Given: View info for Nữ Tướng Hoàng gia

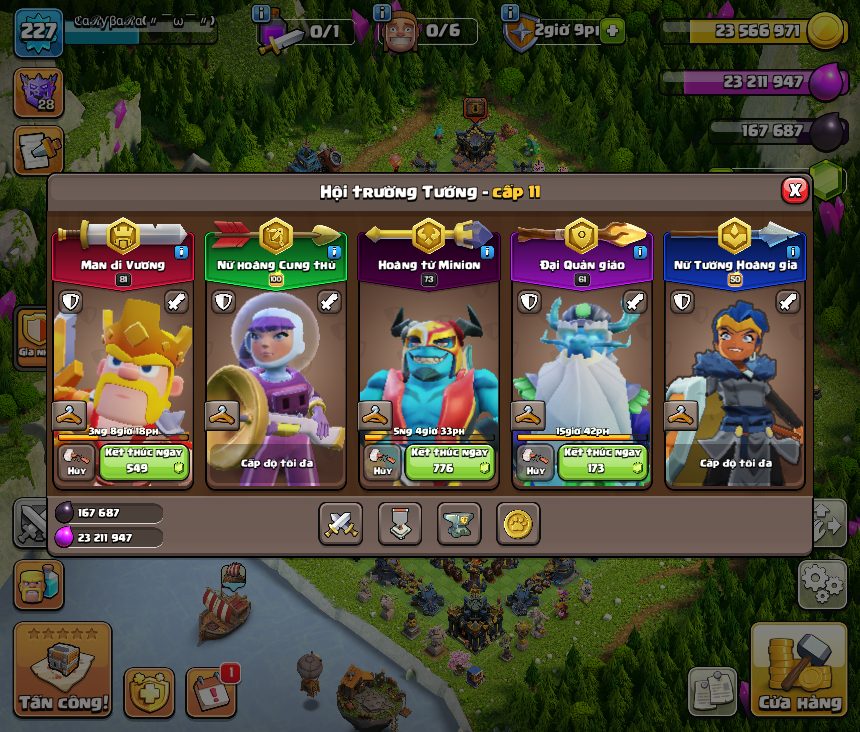Looking at the screenshot, I should point(792,252).
